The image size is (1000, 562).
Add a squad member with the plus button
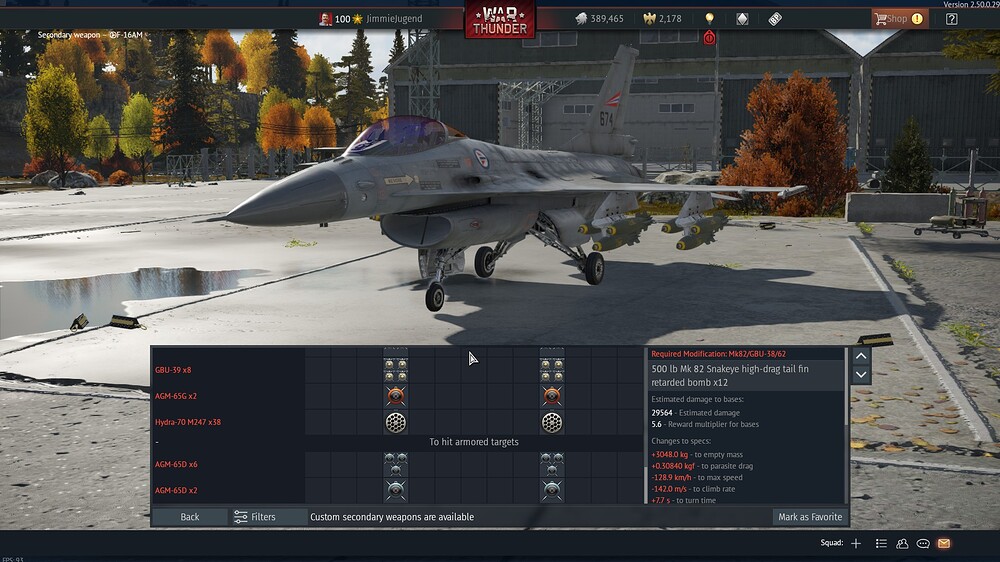pyautogui.click(x=856, y=543)
